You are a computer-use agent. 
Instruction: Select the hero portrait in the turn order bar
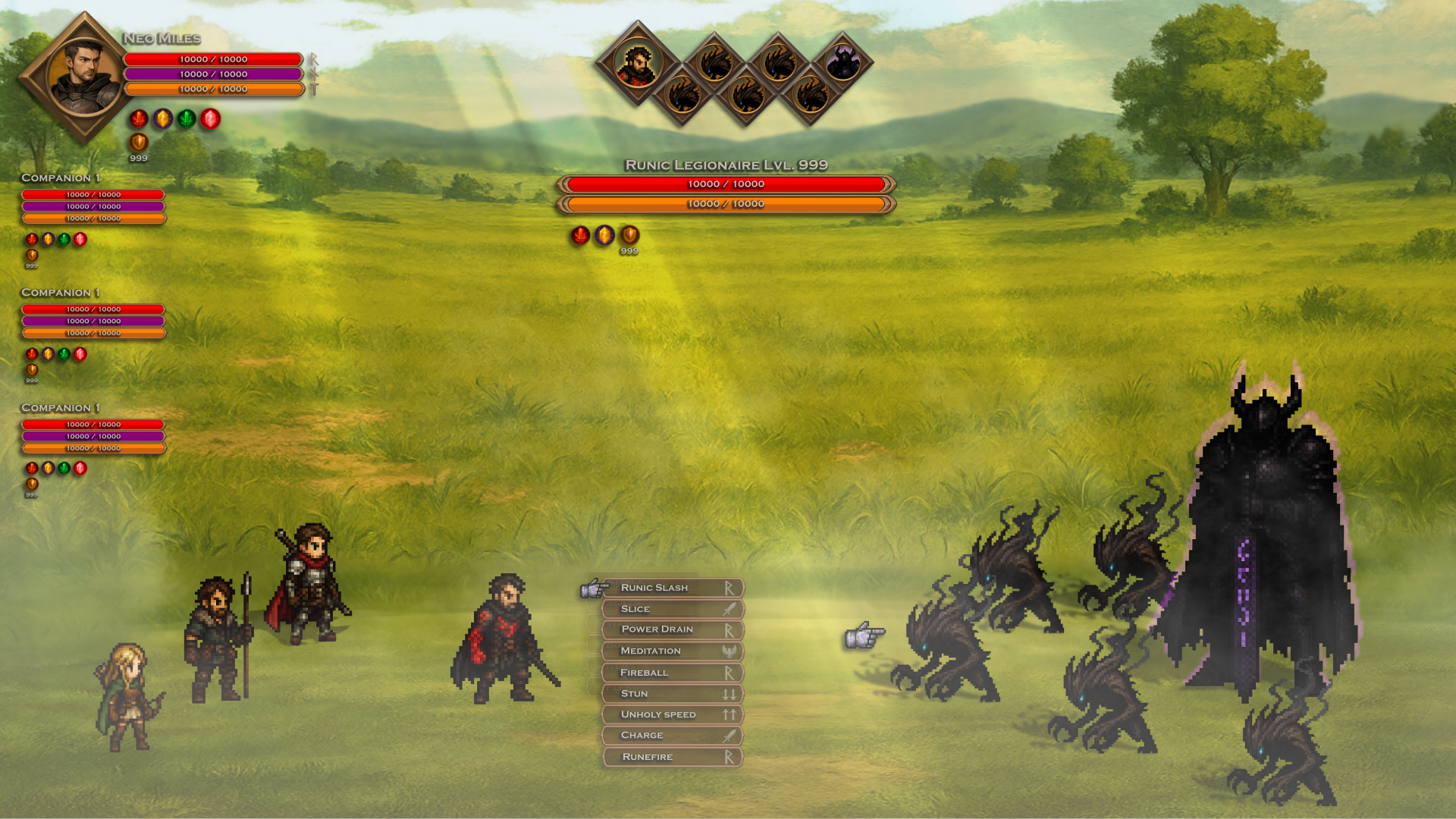[637, 64]
